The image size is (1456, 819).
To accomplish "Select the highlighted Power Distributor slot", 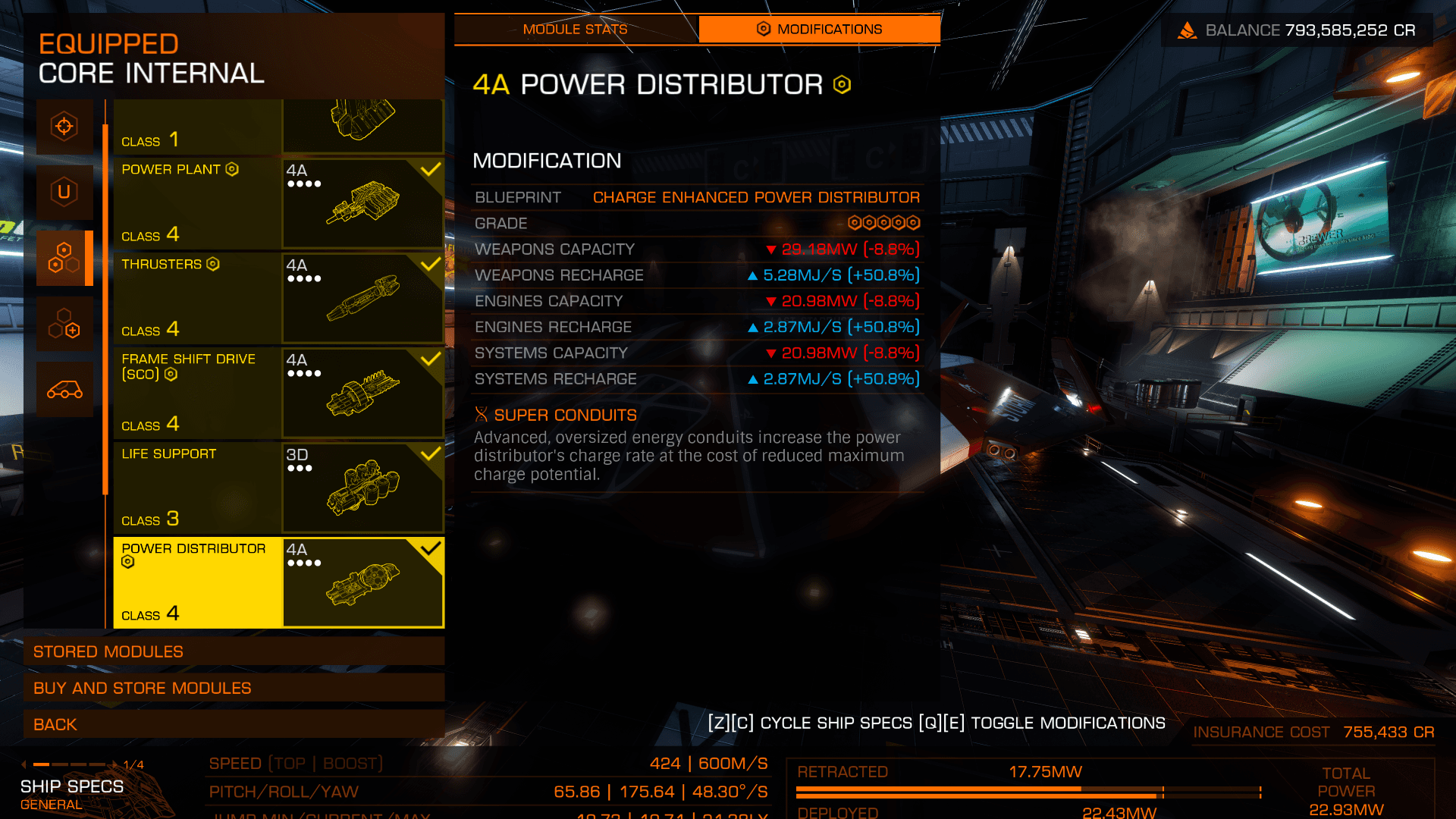I will click(278, 582).
